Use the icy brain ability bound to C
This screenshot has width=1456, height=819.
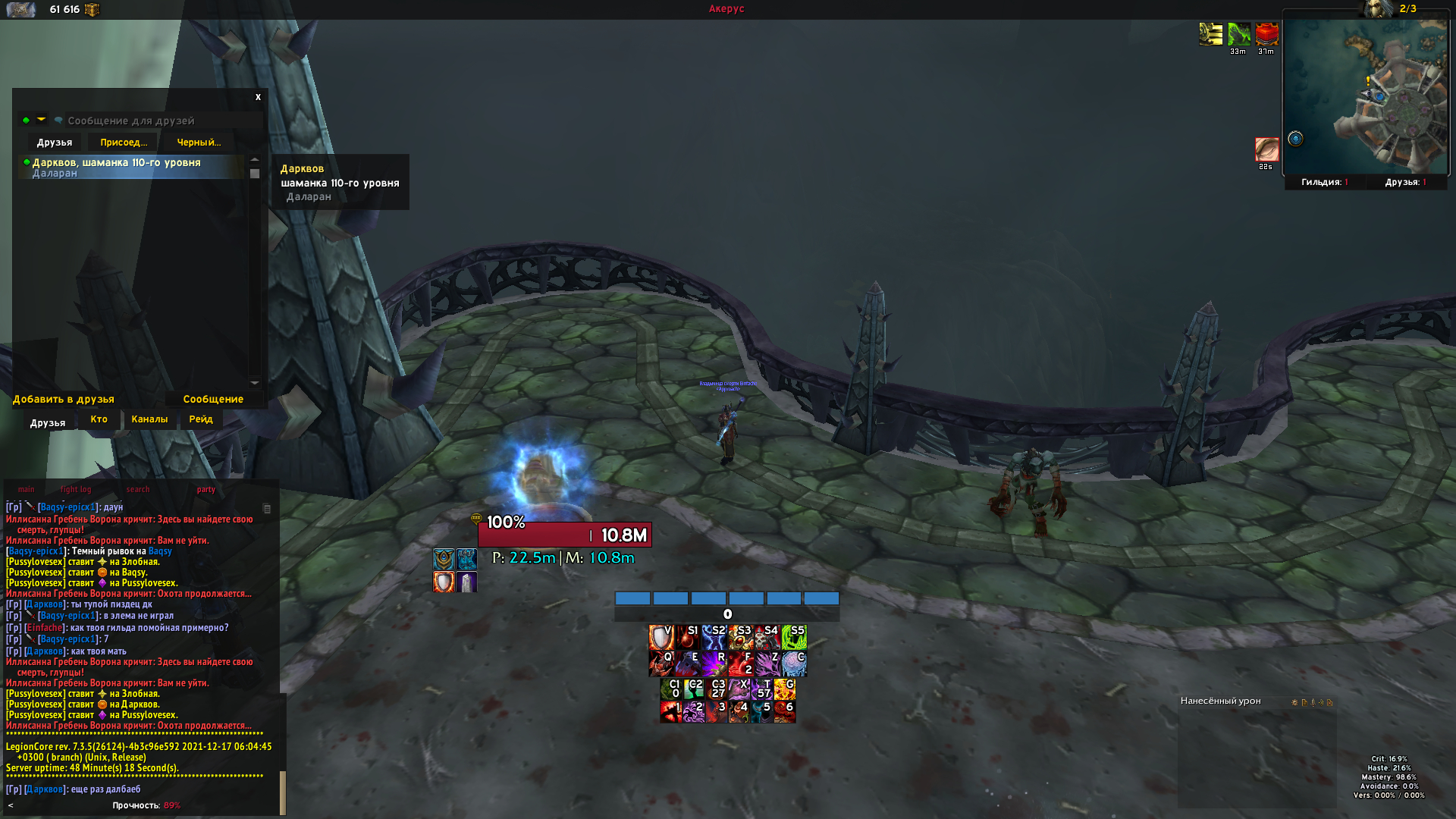pyautogui.click(x=794, y=664)
